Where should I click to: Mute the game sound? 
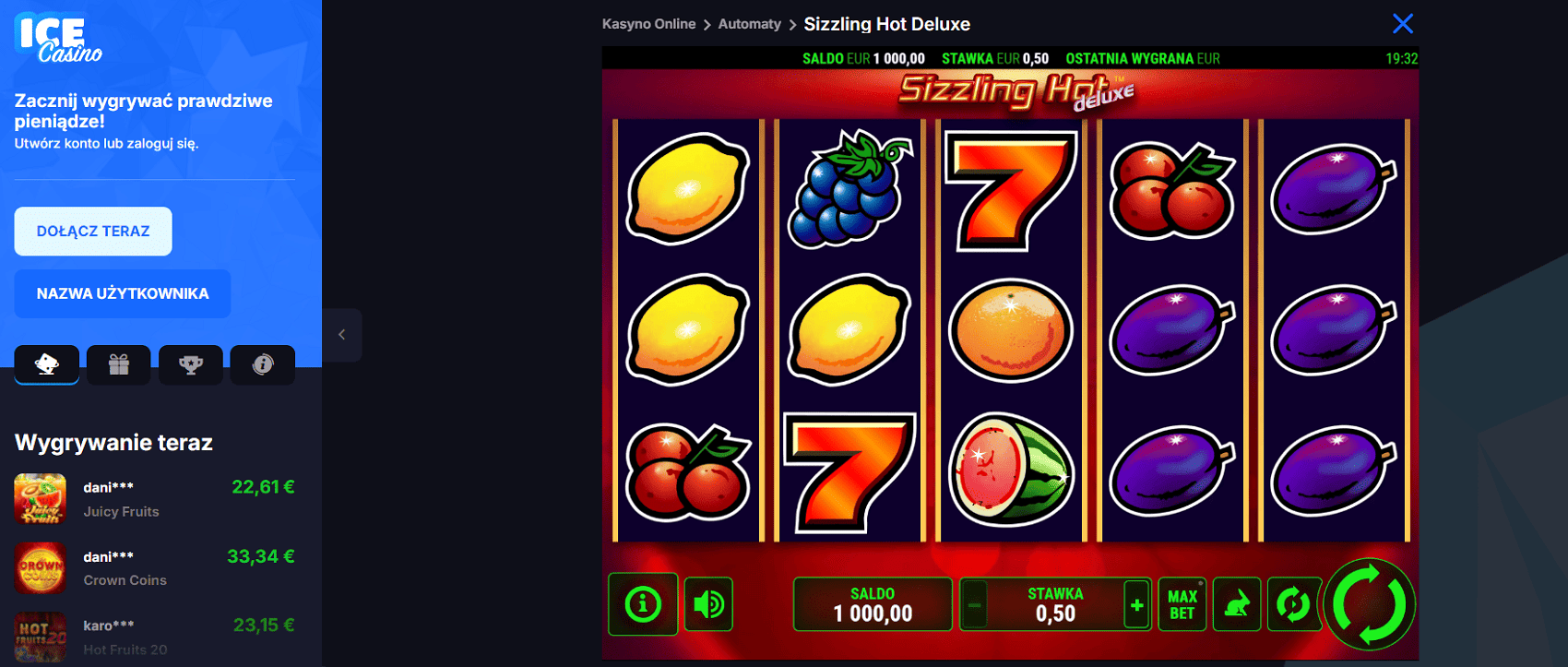(707, 603)
